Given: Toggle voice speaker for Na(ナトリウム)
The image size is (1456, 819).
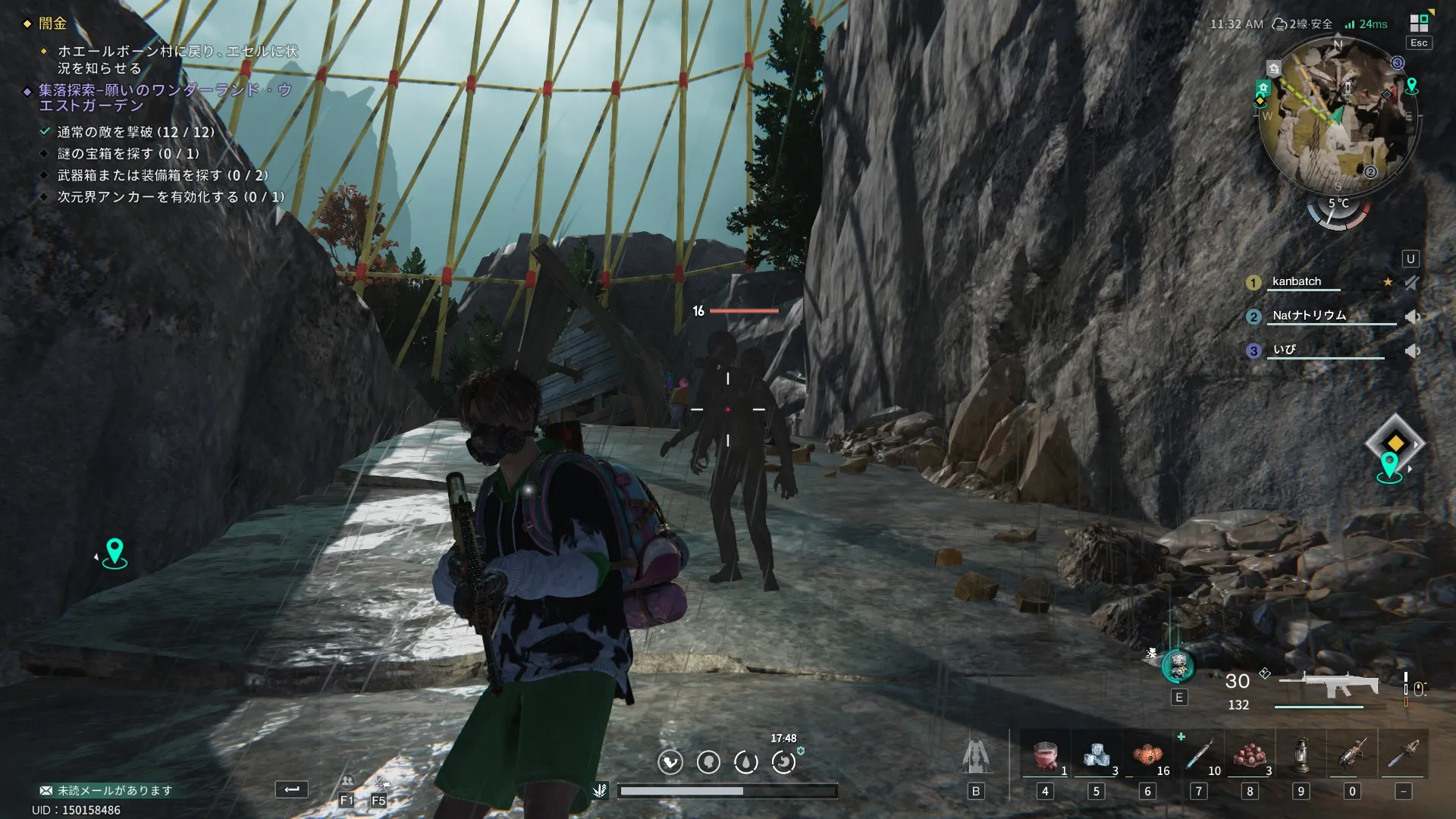Looking at the screenshot, I should click(x=1411, y=317).
